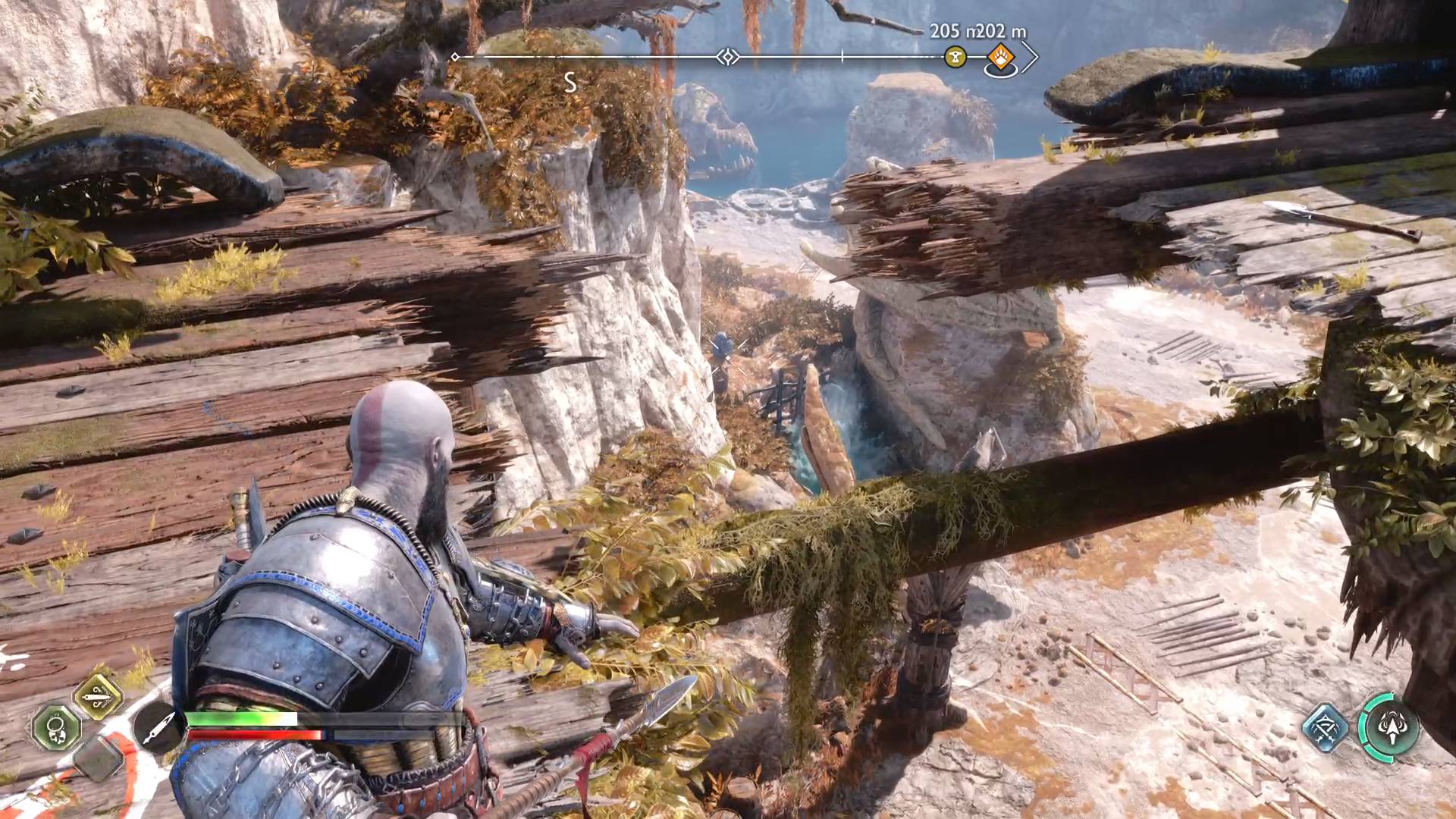Select the spear weapon icon beside health bar
Screen dimensions: 1456x819
[x=159, y=727]
